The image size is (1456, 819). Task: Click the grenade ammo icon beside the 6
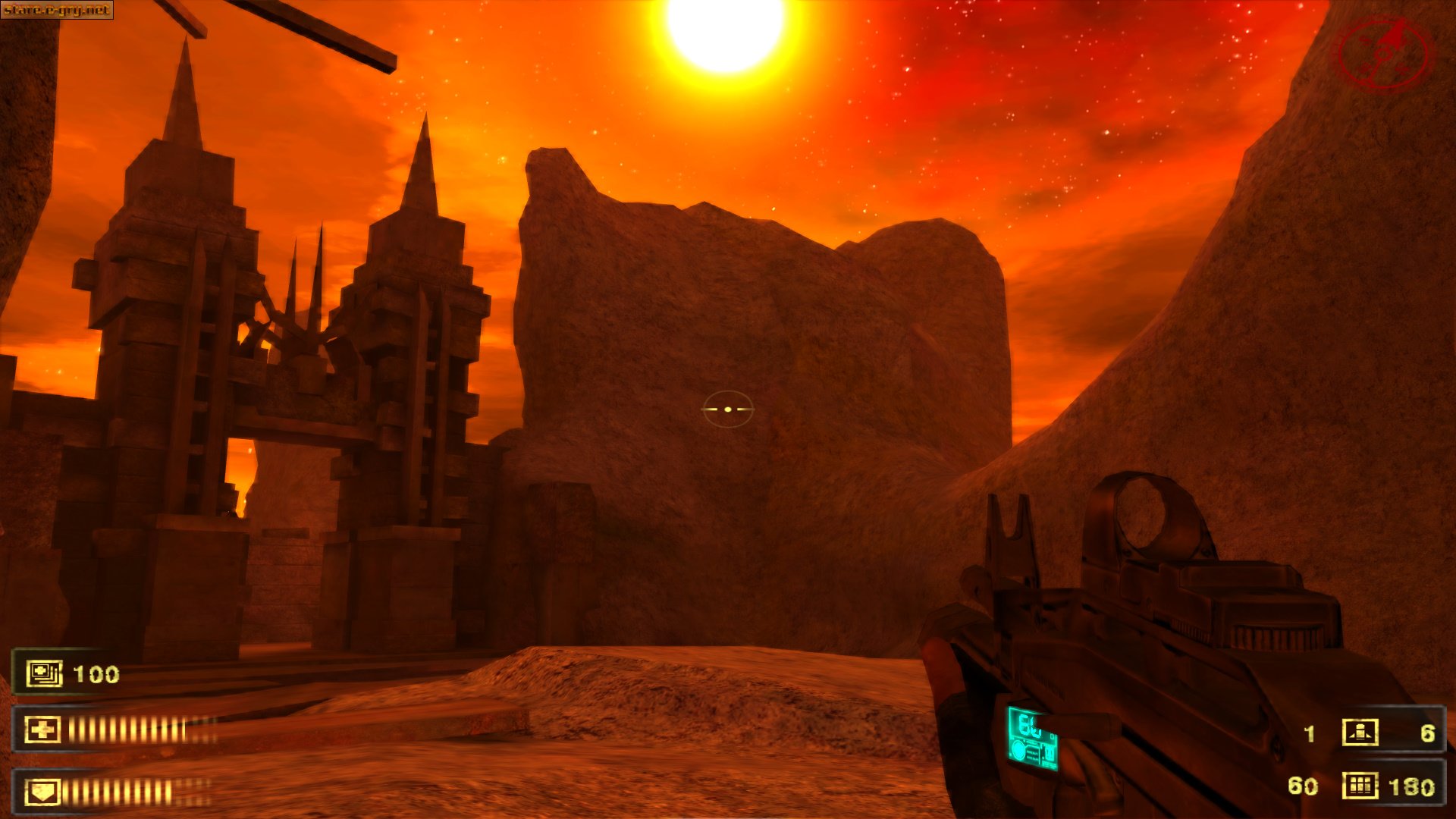[1360, 733]
